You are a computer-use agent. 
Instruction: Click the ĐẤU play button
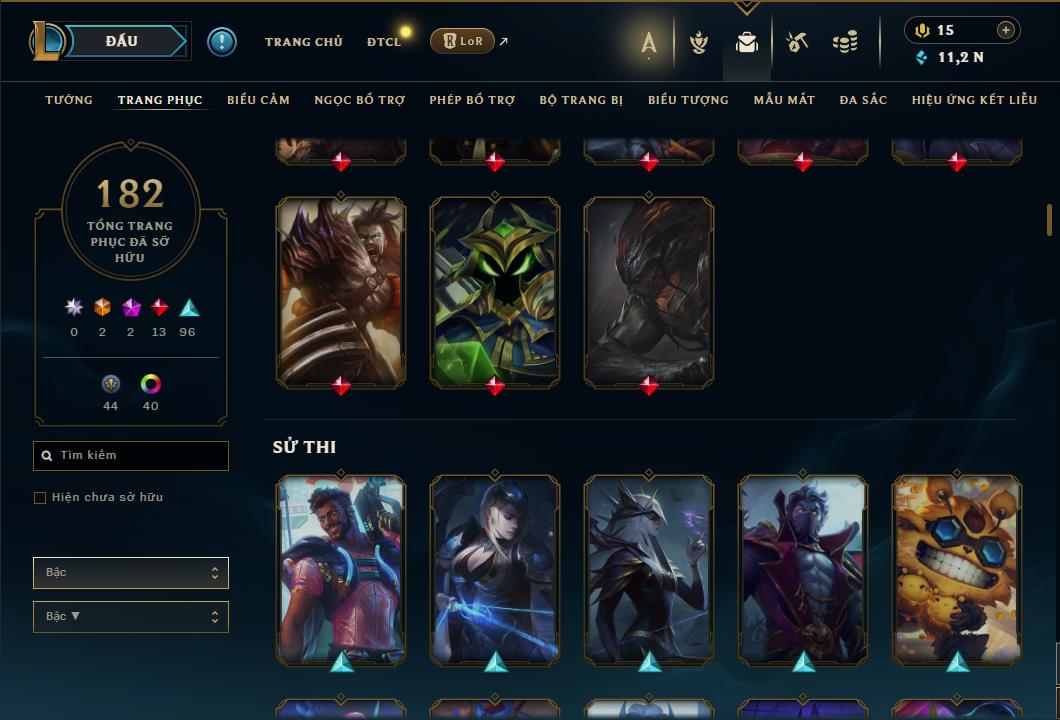click(x=122, y=41)
